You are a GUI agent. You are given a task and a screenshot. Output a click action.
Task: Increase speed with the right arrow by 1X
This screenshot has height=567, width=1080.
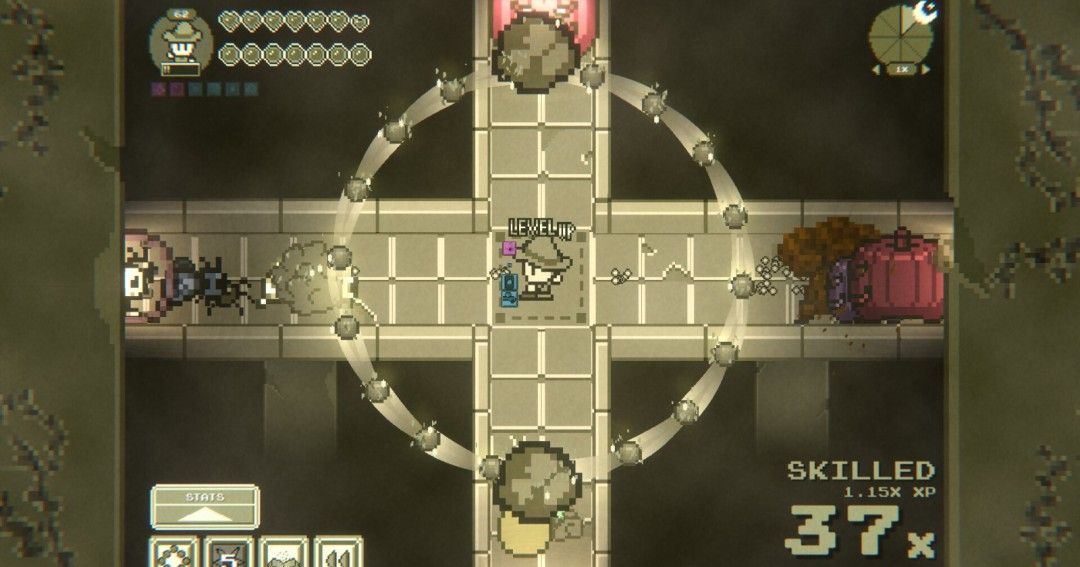(x=925, y=69)
